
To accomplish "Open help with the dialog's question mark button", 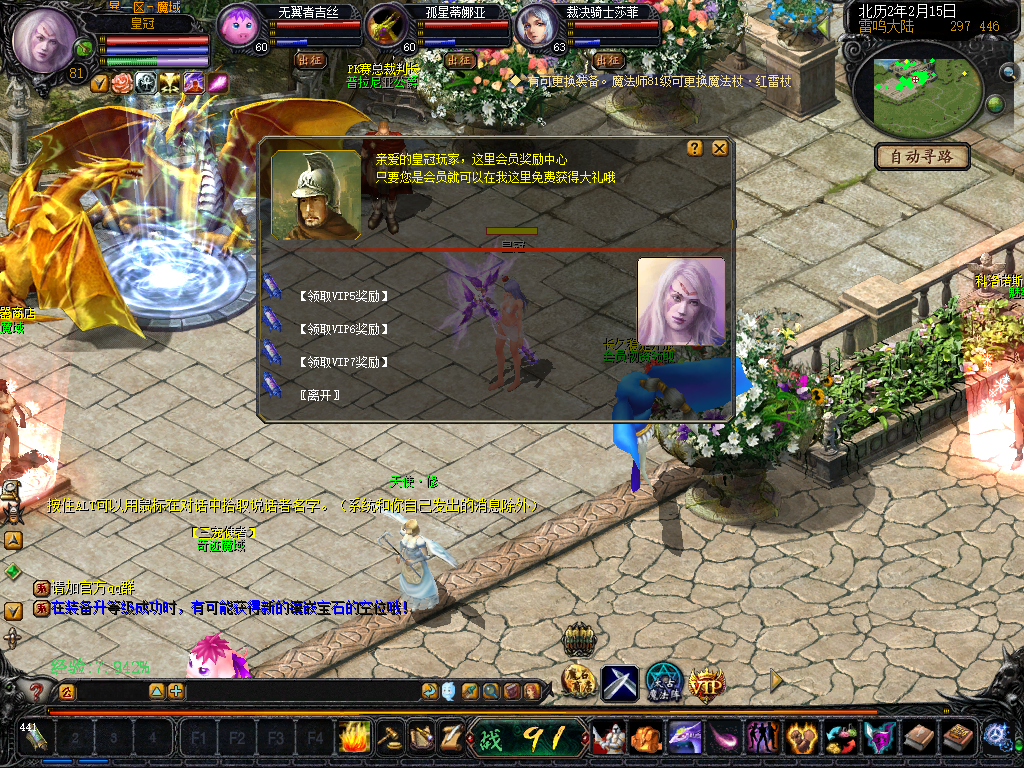I will [695, 148].
